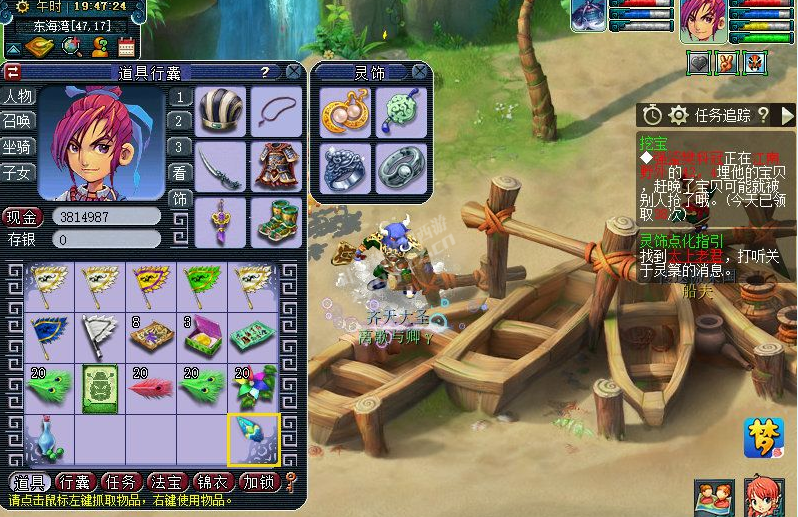The width and height of the screenshot is (798, 517).
Task: Click the green talisman scroll item
Action: point(101,387)
